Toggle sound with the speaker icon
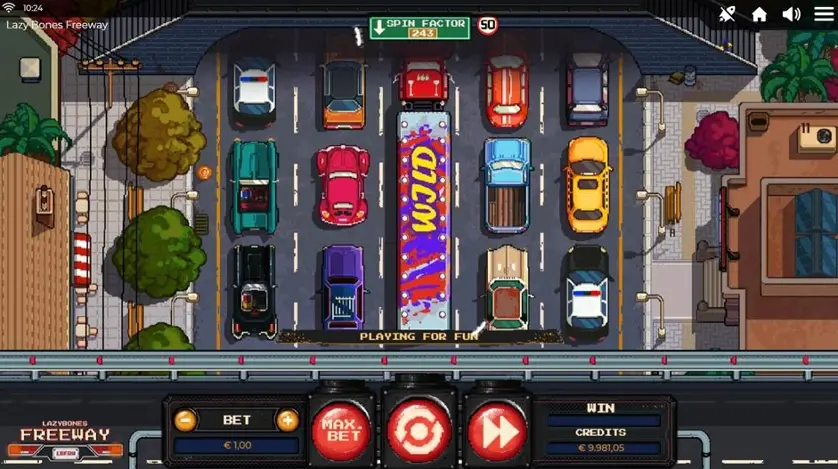The image size is (838, 469). (791, 14)
